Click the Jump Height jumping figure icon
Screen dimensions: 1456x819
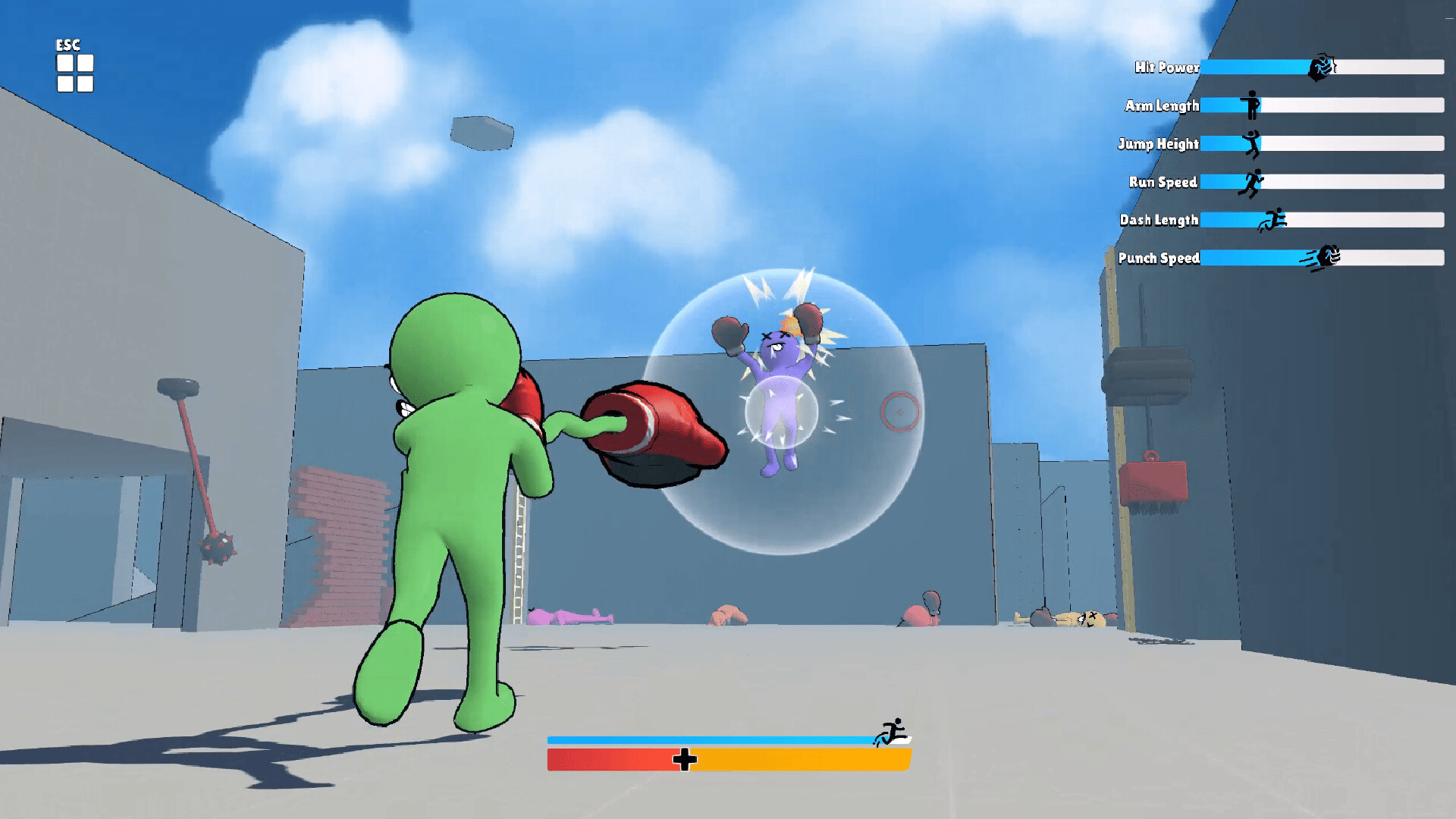pos(1252,145)
